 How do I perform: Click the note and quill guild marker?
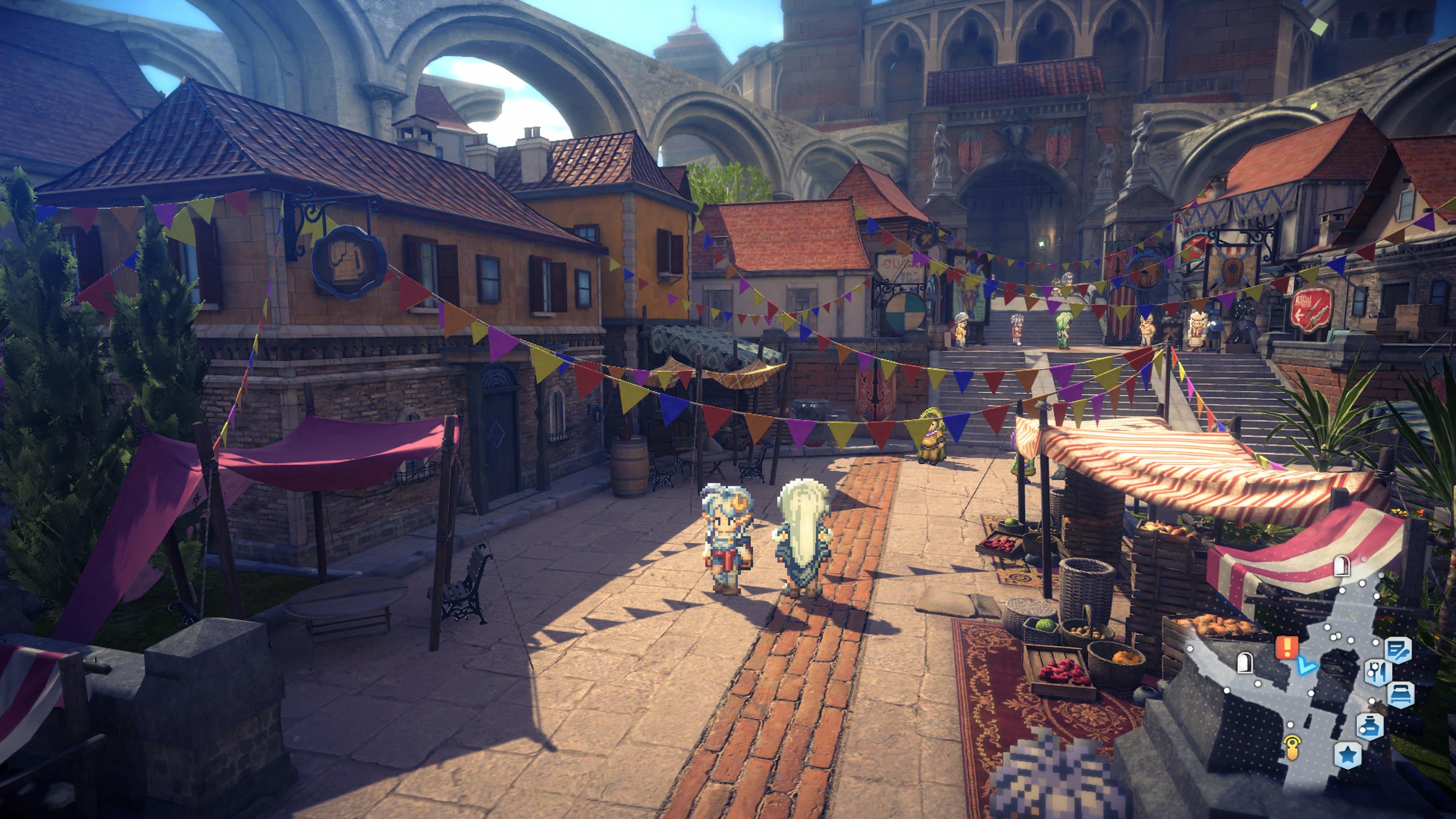tap(1398, 651)
